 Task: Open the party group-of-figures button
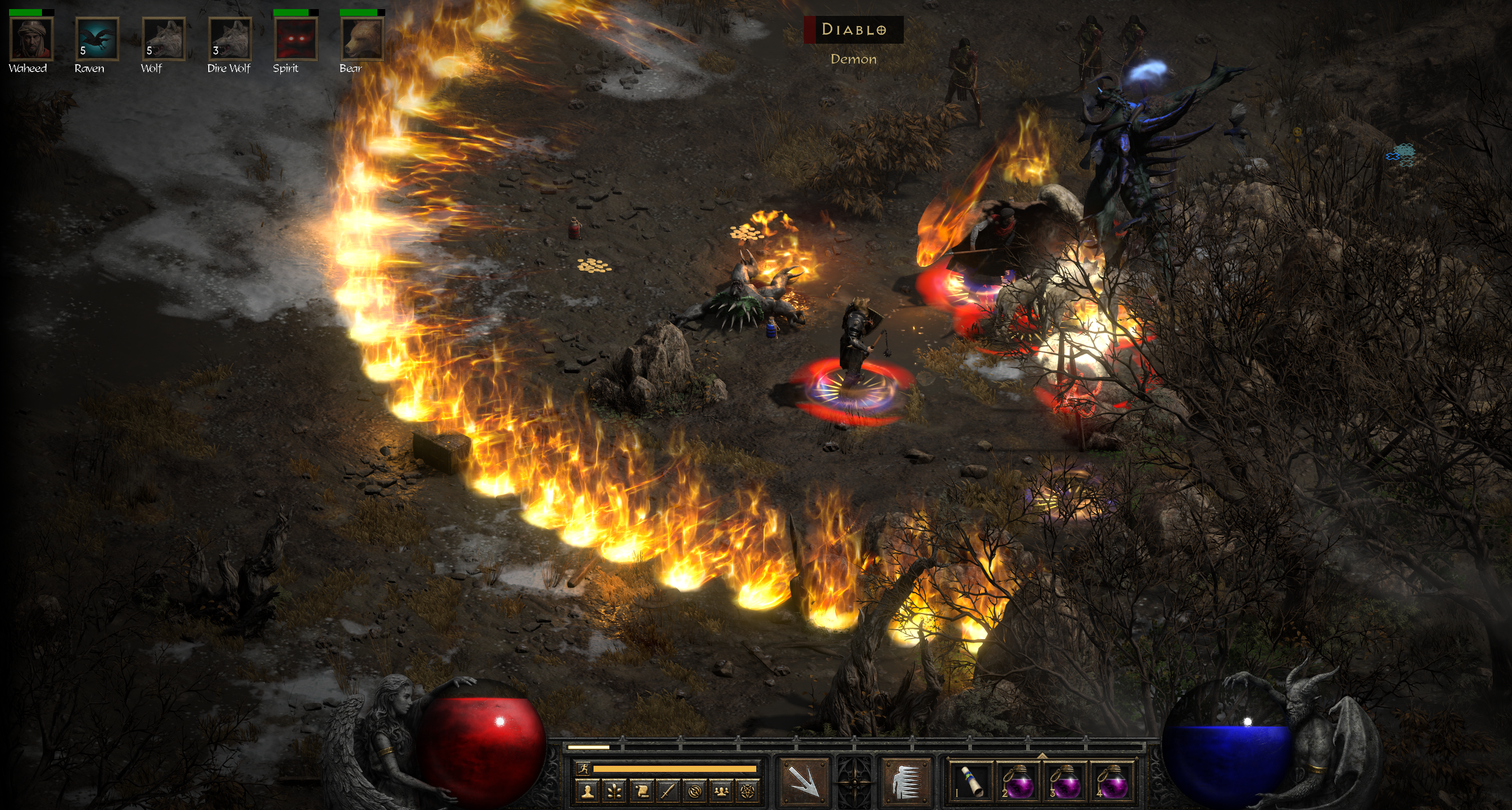(721, 792)
